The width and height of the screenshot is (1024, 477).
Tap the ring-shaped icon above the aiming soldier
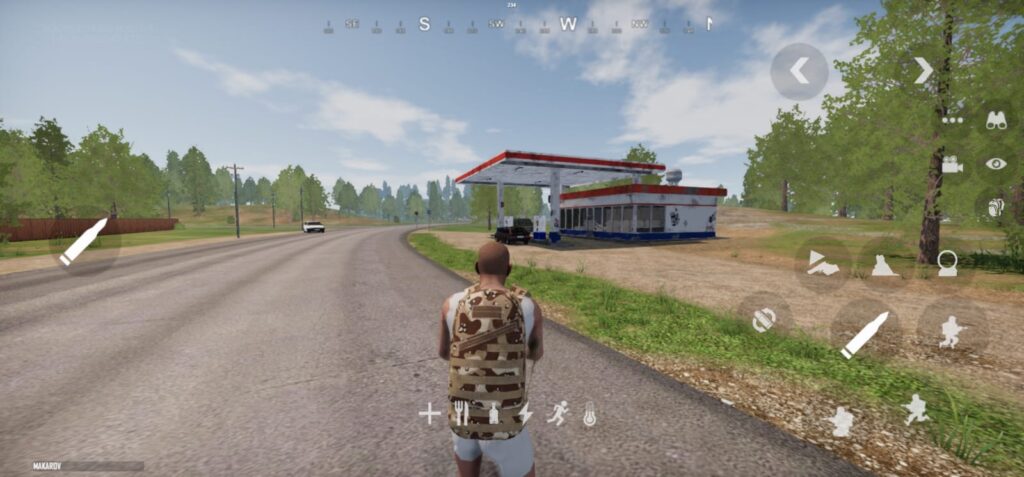946,264
